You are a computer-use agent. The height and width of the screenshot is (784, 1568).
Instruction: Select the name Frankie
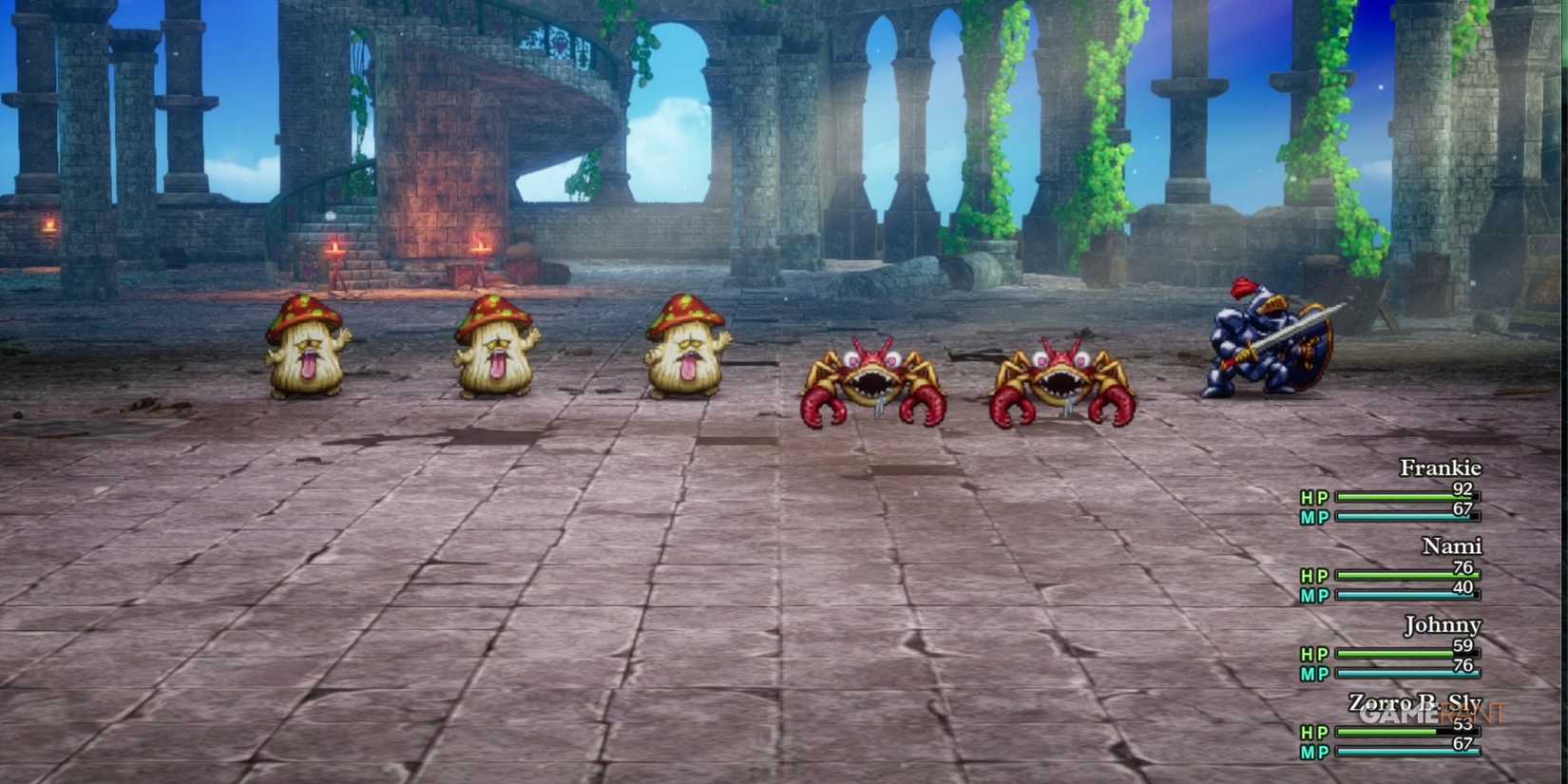1441,468
